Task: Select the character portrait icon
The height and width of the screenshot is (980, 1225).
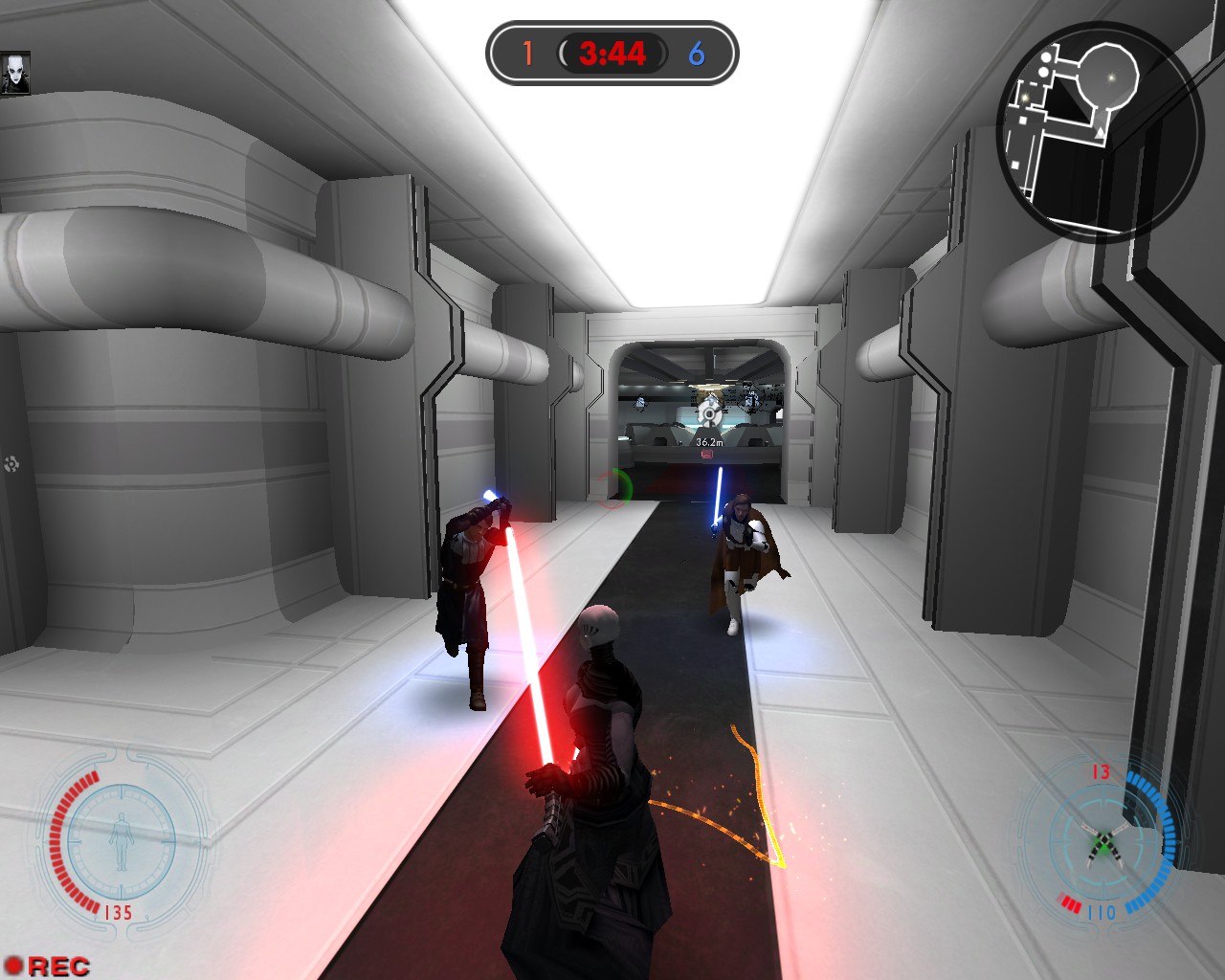Action: click(15, 74)
